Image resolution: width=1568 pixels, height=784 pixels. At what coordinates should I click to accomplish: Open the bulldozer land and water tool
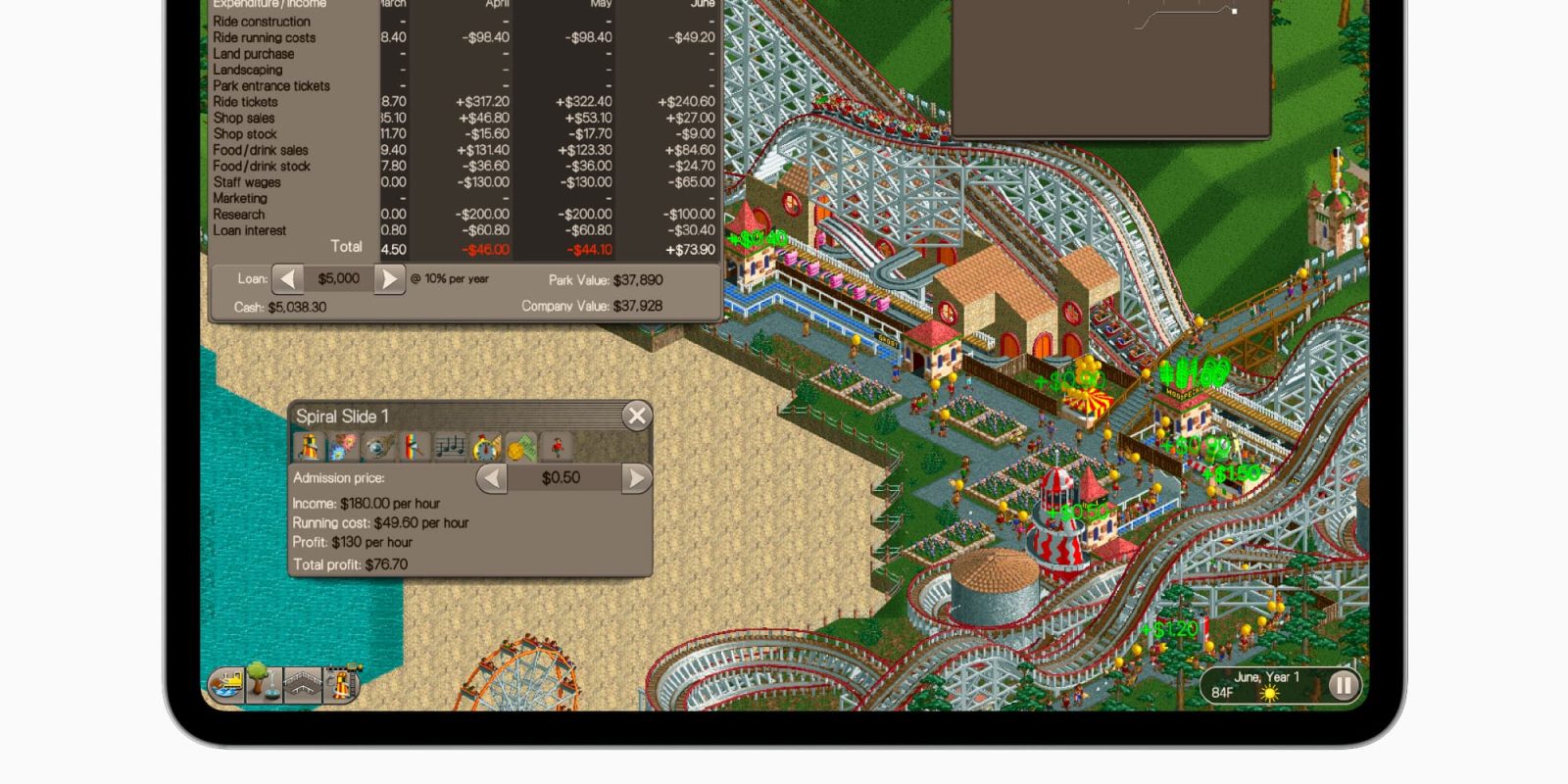click(x=226, y=684)
